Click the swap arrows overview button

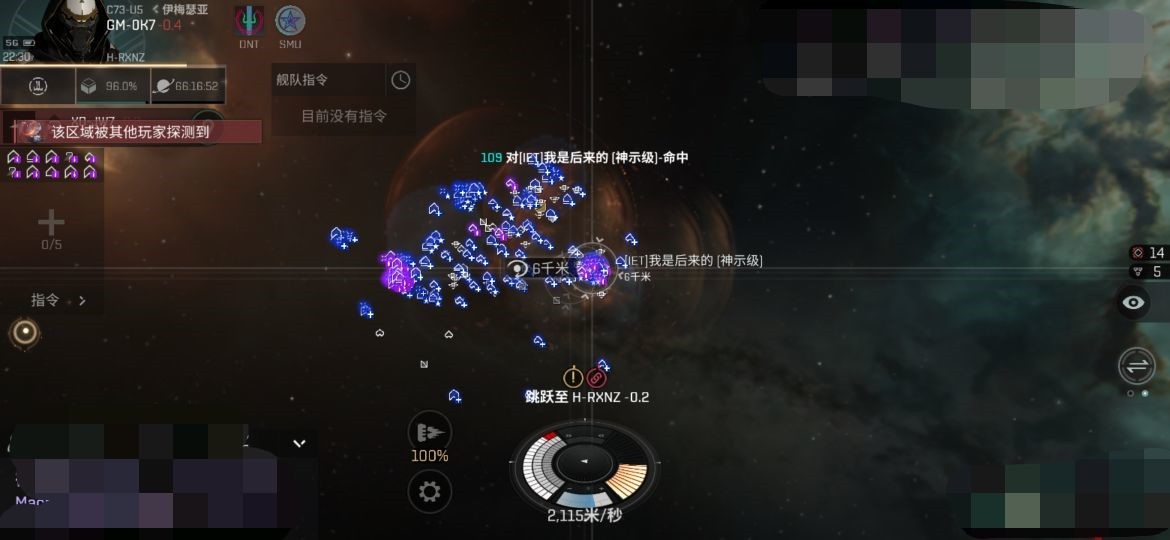pyautogui.click(x=1136, y=366)
